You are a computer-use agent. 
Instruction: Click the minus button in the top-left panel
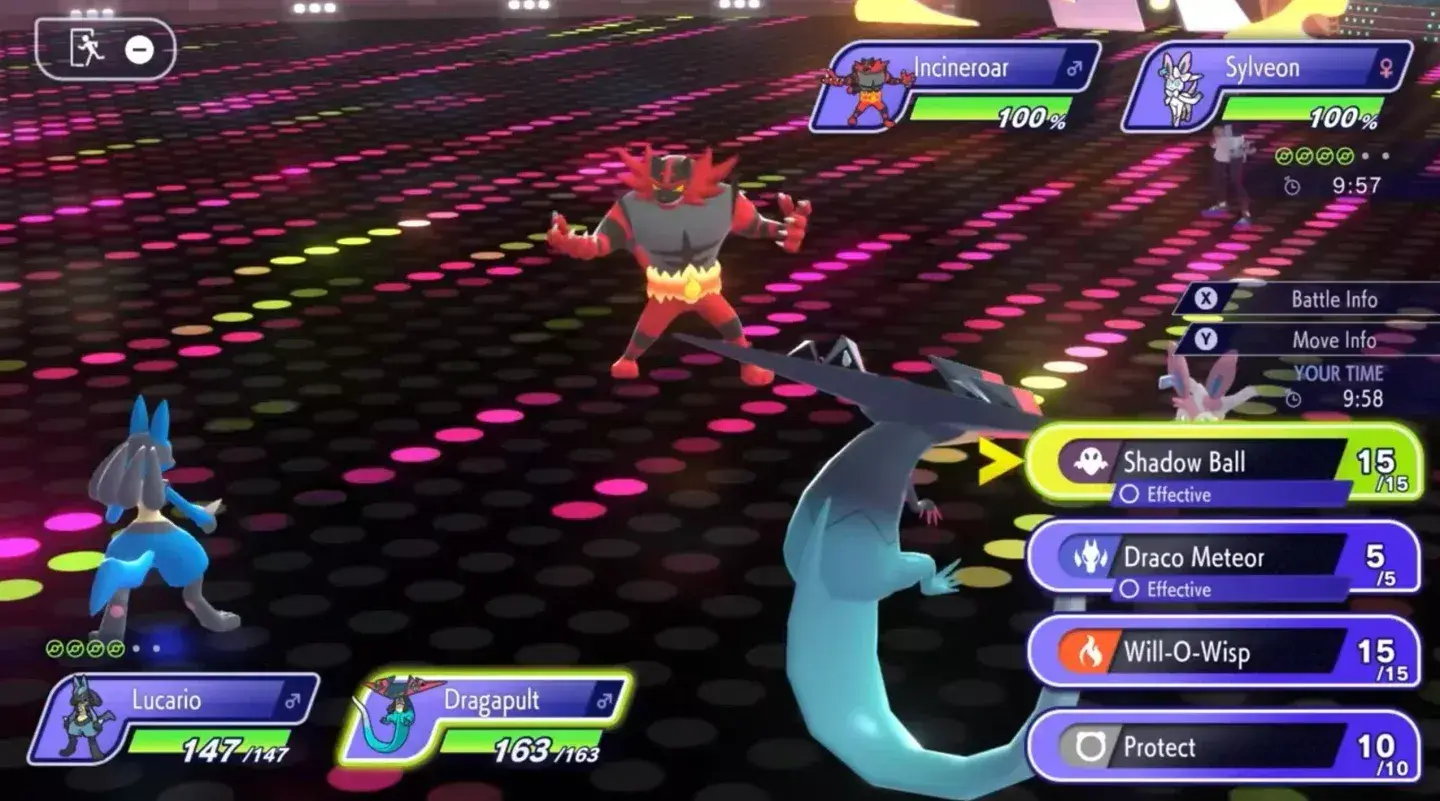139,50
